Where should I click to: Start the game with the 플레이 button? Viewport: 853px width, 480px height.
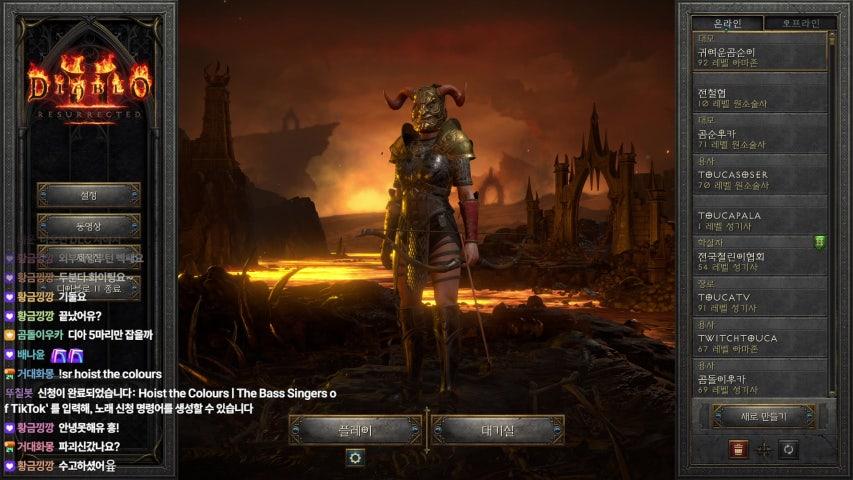click(x=355, y=430)
